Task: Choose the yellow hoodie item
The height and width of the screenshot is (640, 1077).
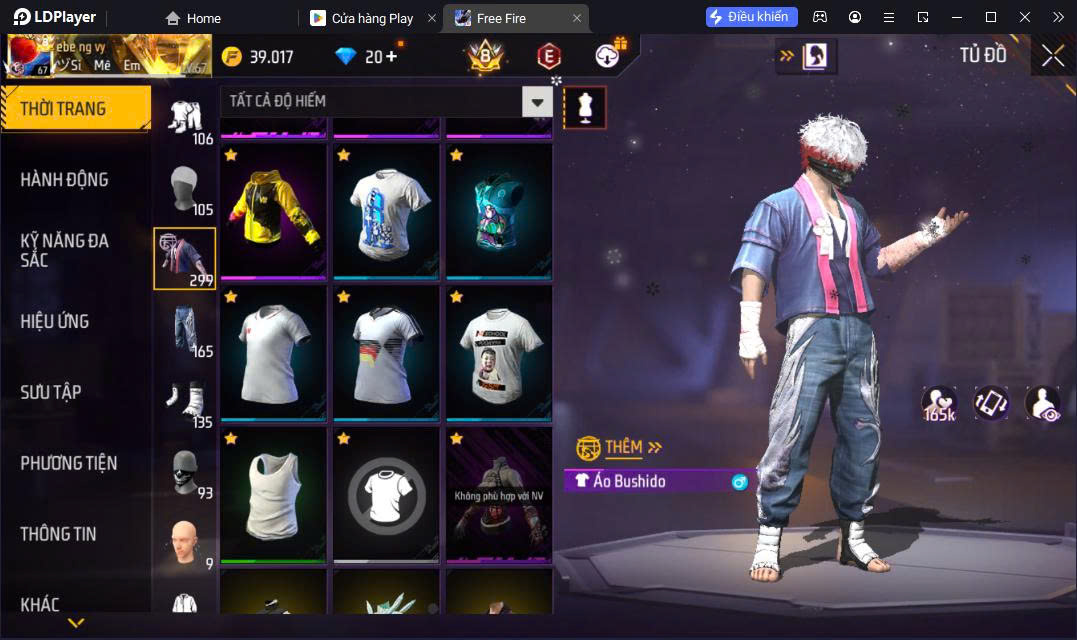Action: point(273,212)
